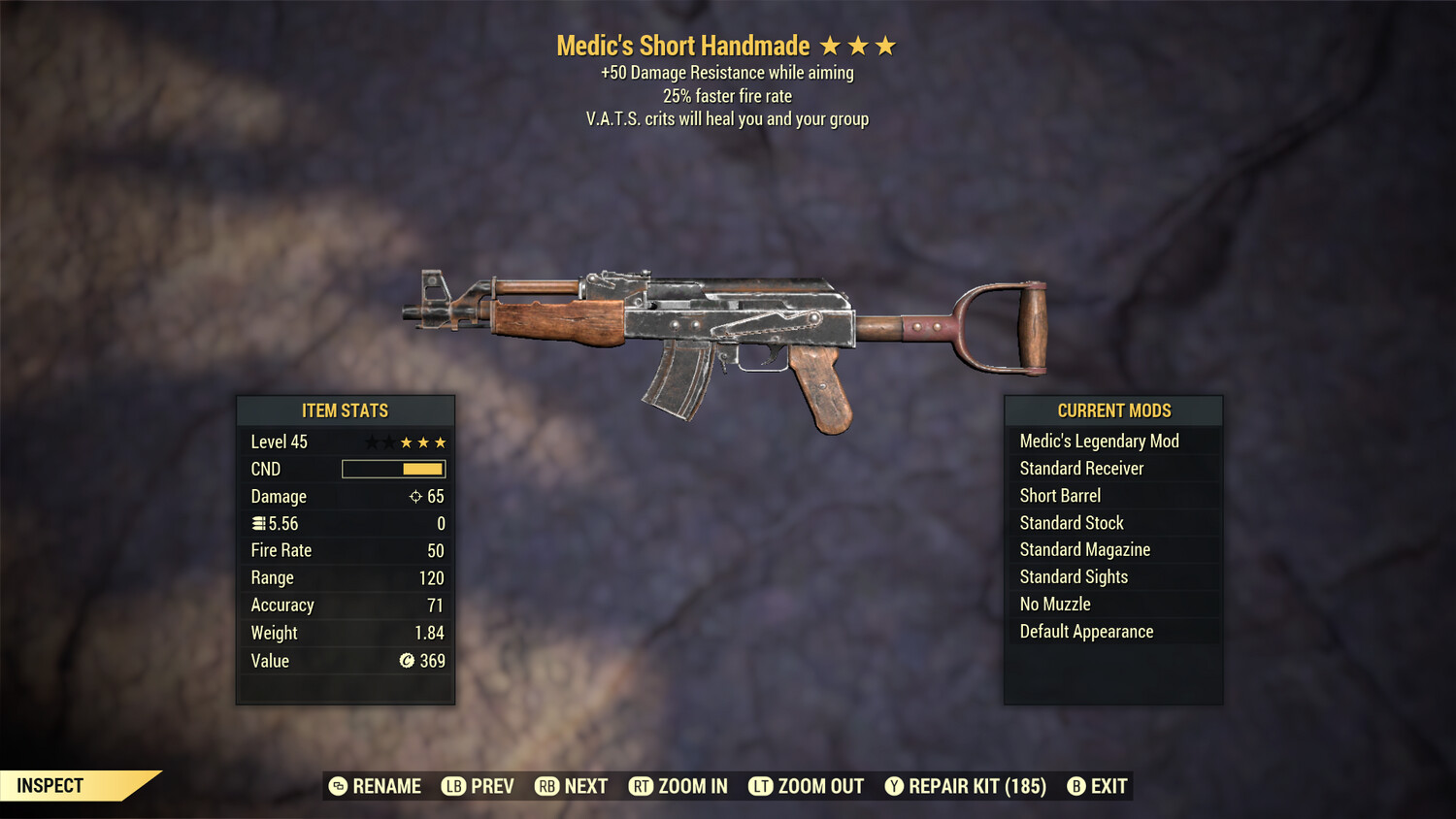Click the B Exit button icon
1456x819 pixels.
(1075, 786)
